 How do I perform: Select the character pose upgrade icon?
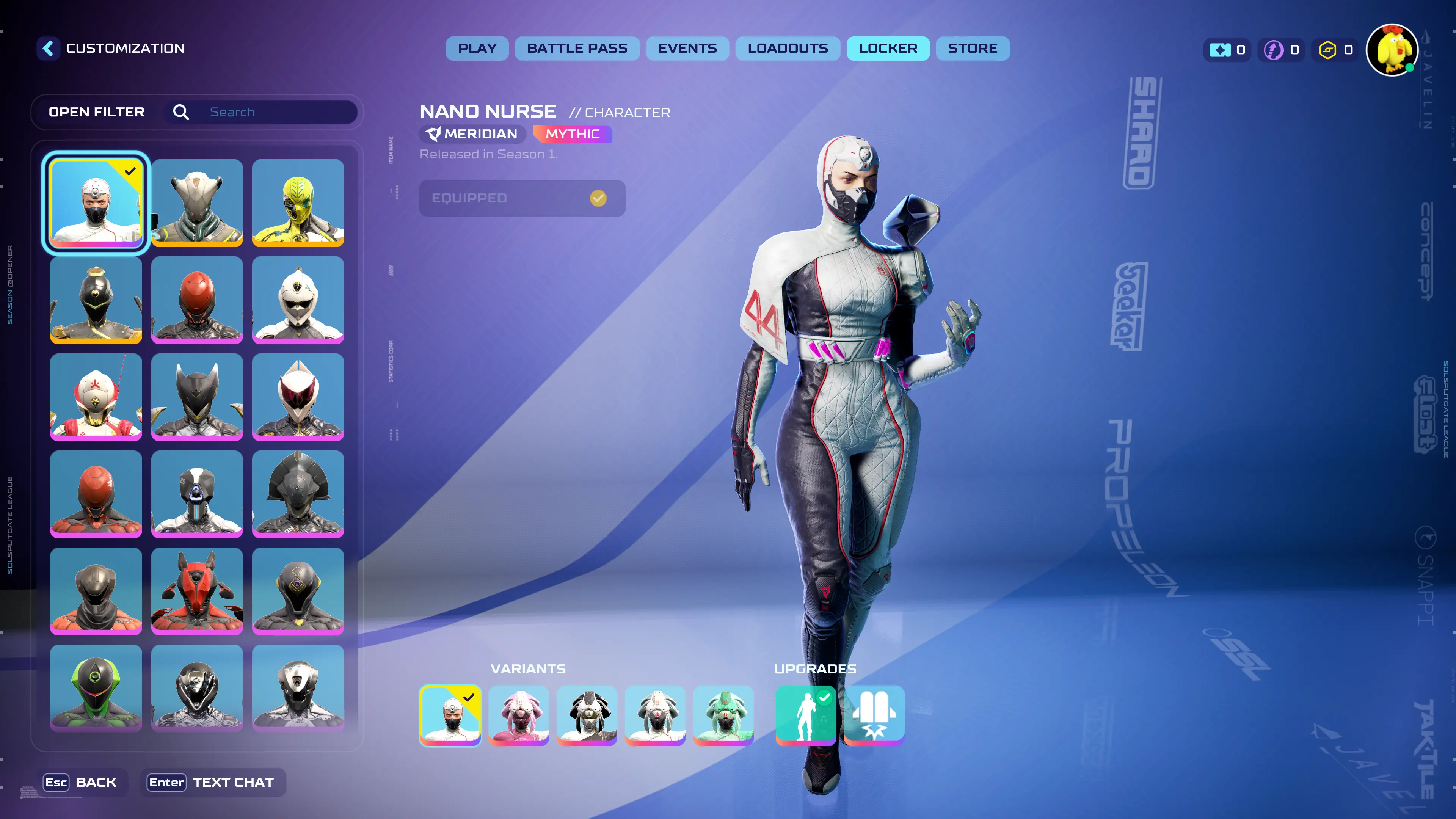pos(805,715)
